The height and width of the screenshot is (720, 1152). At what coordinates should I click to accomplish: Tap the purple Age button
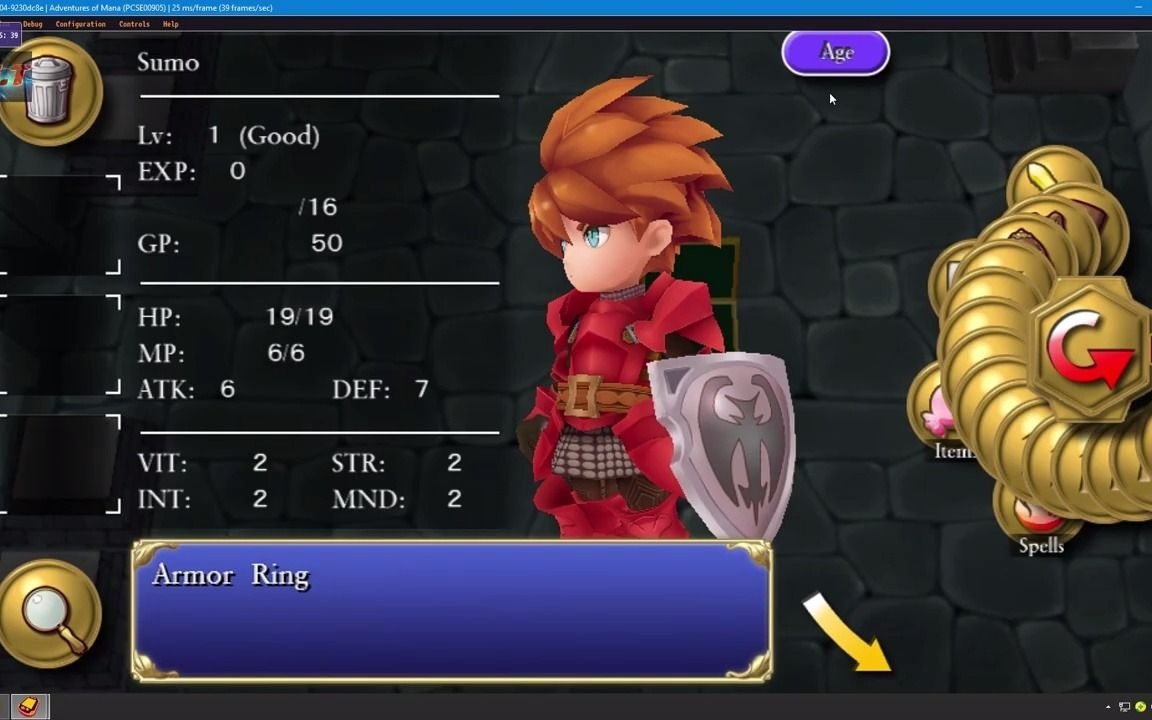pyautogui.click(x=836, y=53)
